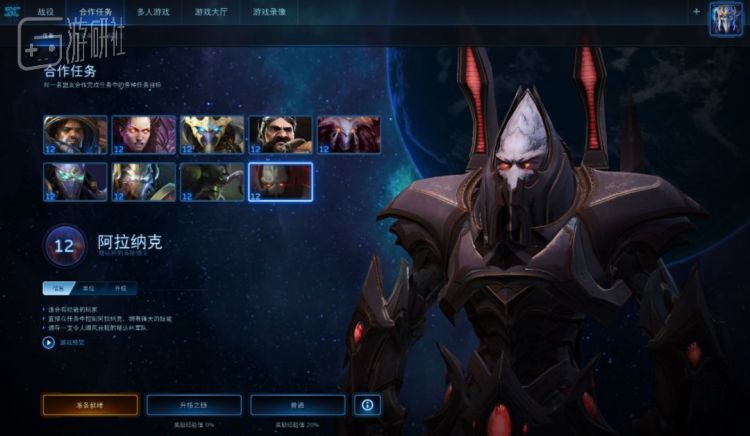Select the highlighted Alarak portrait
The image size is (750, 436).
click(280, 182)
